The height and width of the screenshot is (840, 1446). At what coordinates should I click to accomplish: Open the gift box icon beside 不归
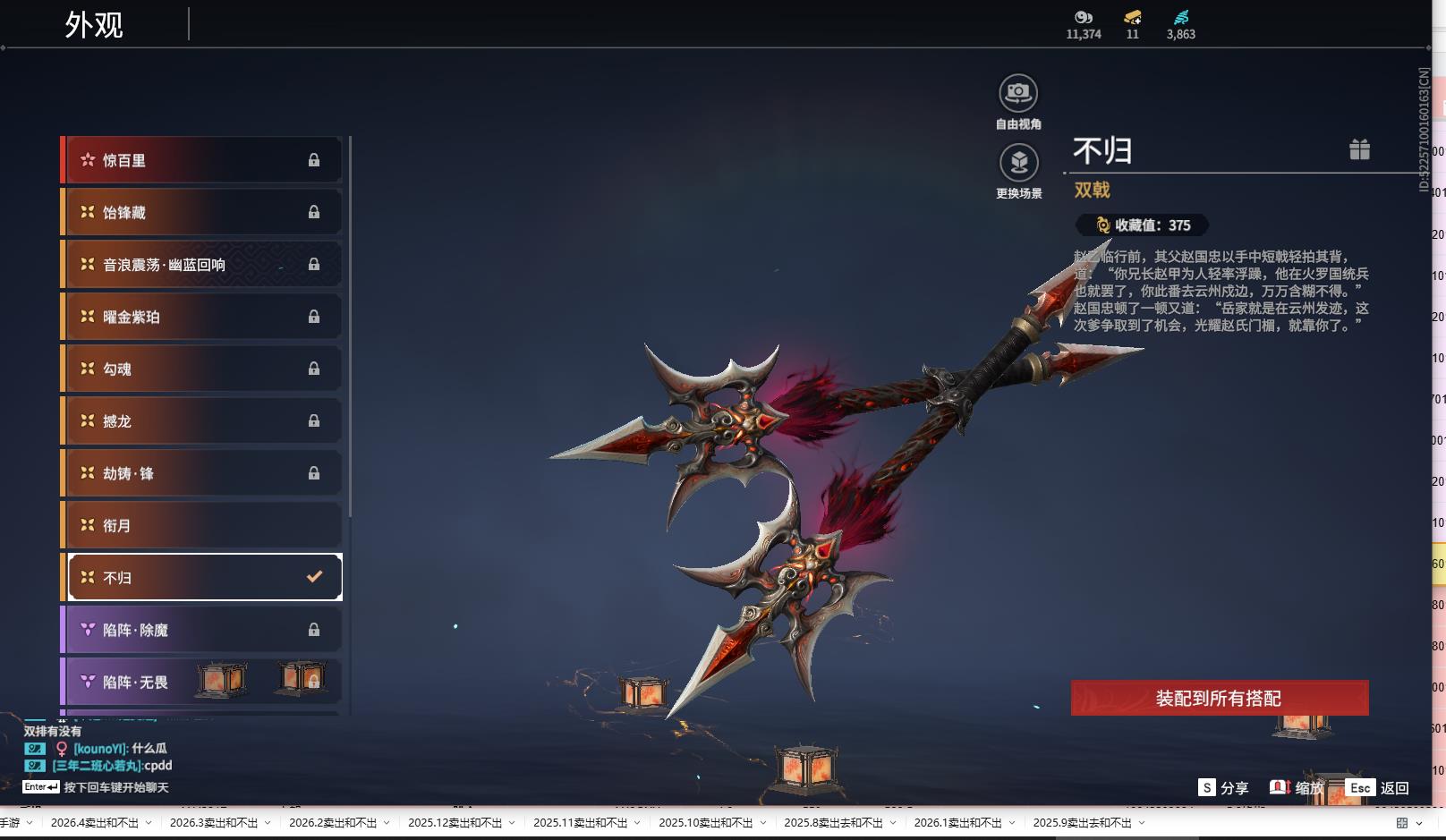pyautogui.click(x=1359, y=149)
